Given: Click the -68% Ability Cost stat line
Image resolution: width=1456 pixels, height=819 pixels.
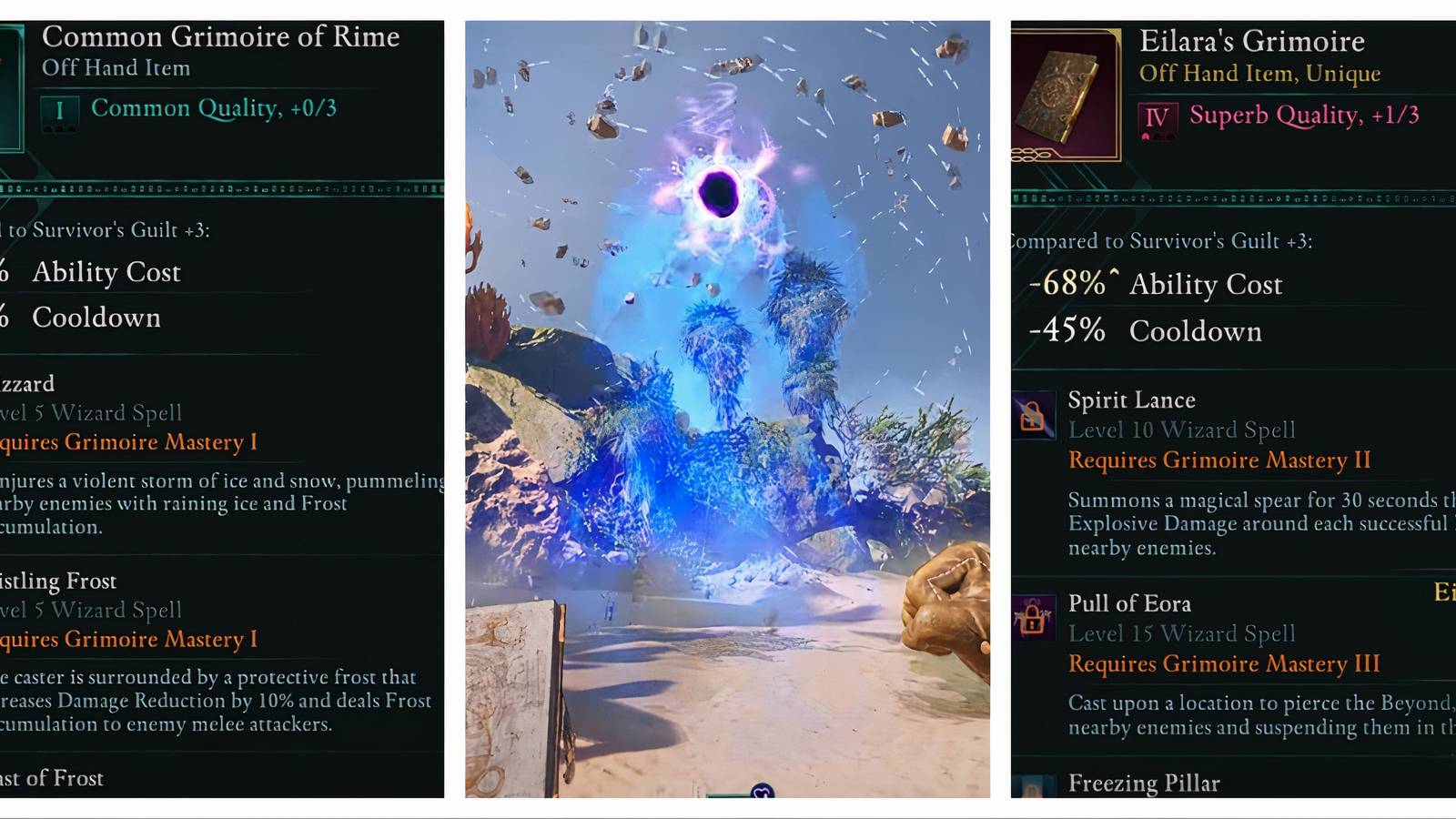Looking at the screenshot, I should 1154,284.
